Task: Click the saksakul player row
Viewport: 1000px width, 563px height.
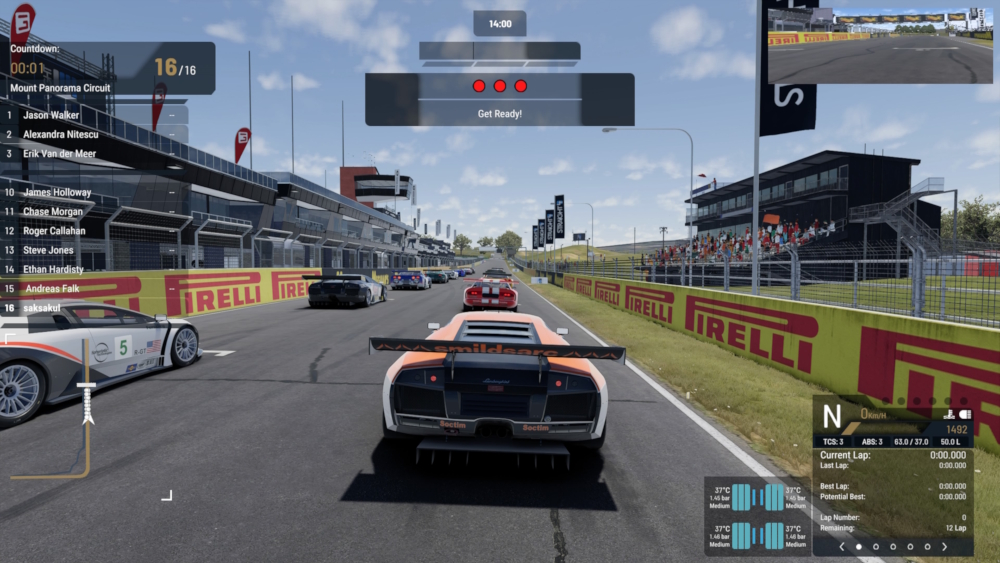Action: [42, 308]
